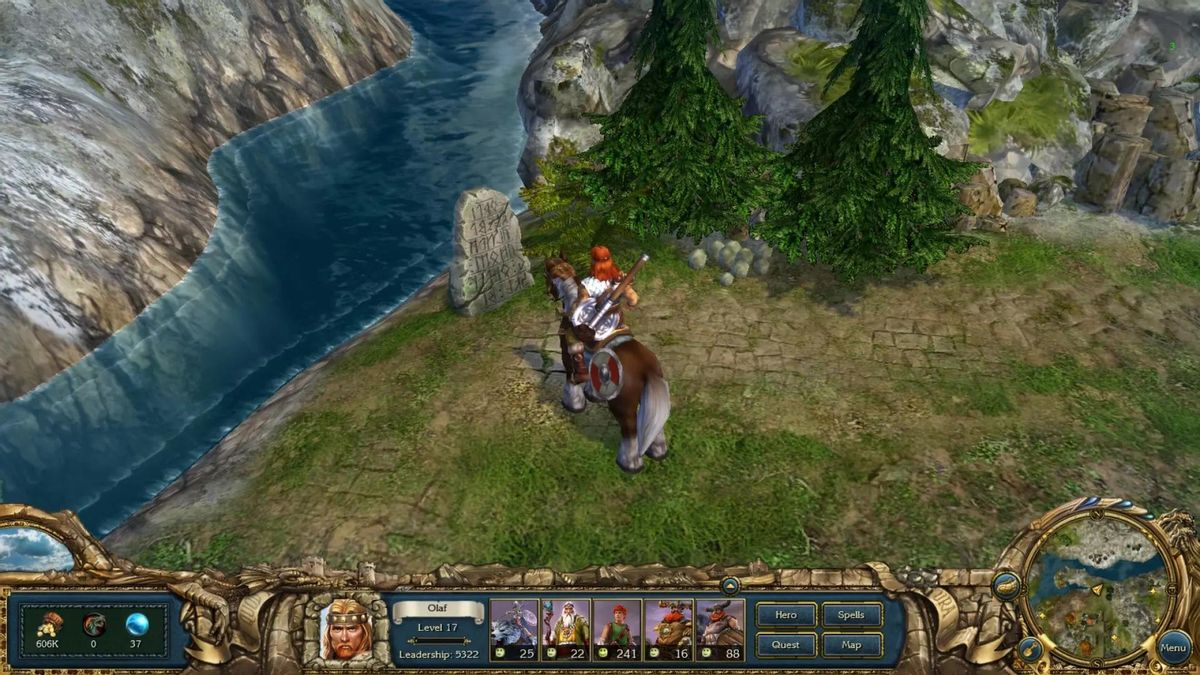Activate the shovel dig button
This screenshot has height=675, width=1200.
point(1030,650)
